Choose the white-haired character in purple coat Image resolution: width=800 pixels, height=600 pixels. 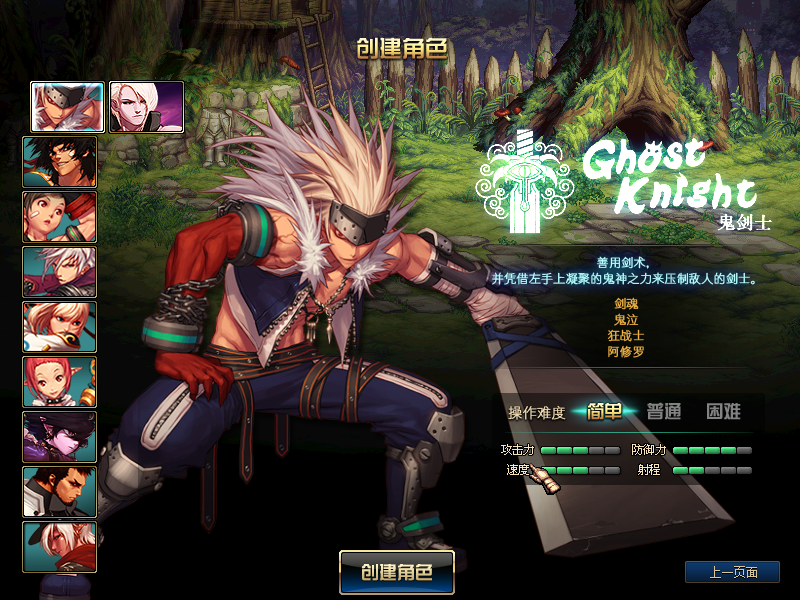pyautogui.click(x=60, y=272)
